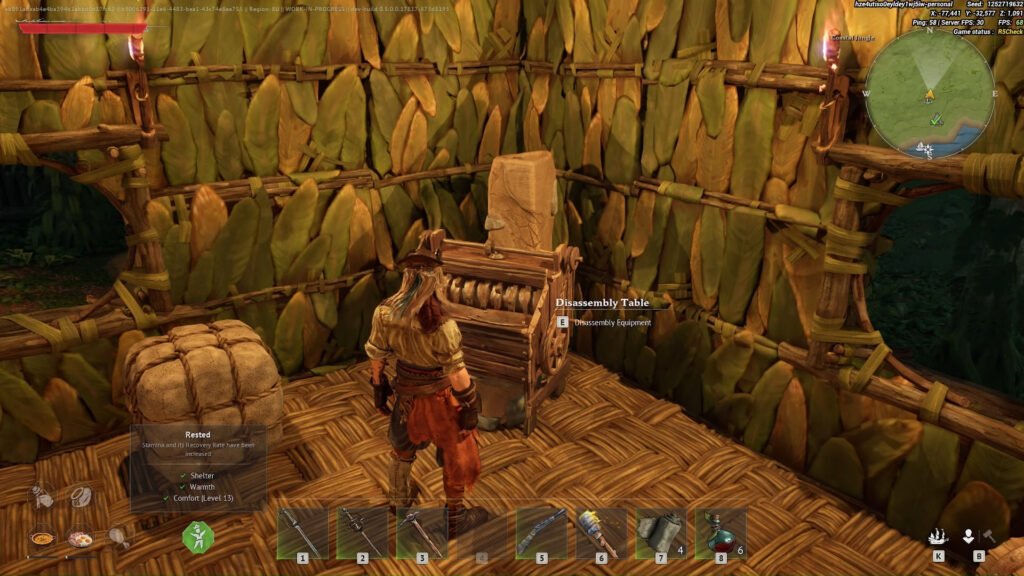
Task: Click the drumstick food slot icon
Action: pos(118,537)
